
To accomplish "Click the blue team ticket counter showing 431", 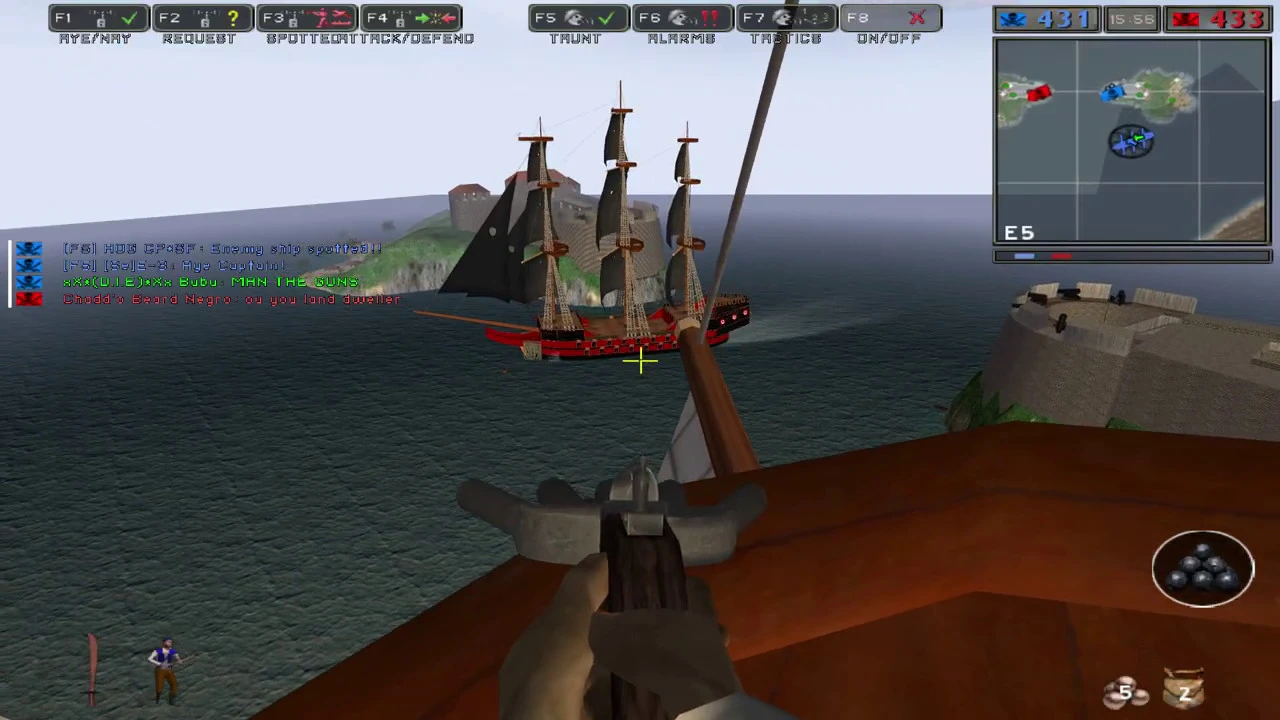I will pos(1047,18).
